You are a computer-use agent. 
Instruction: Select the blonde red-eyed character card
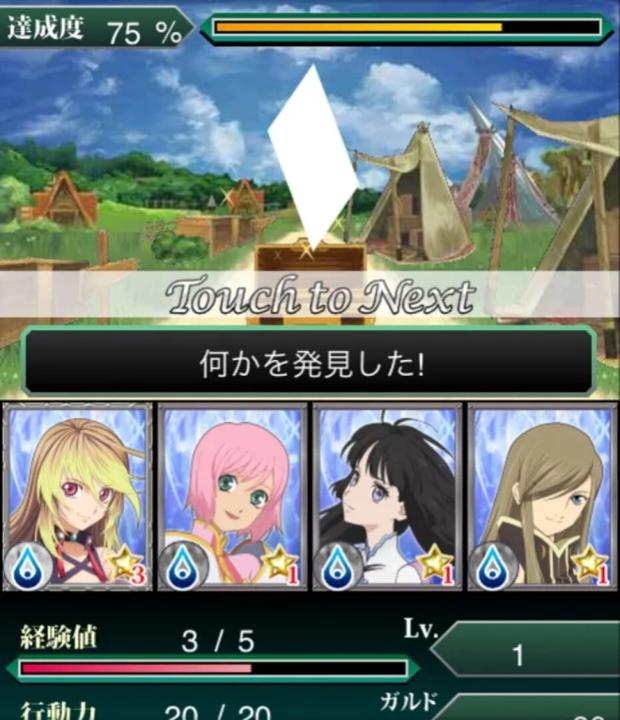[x=78, y=496]
